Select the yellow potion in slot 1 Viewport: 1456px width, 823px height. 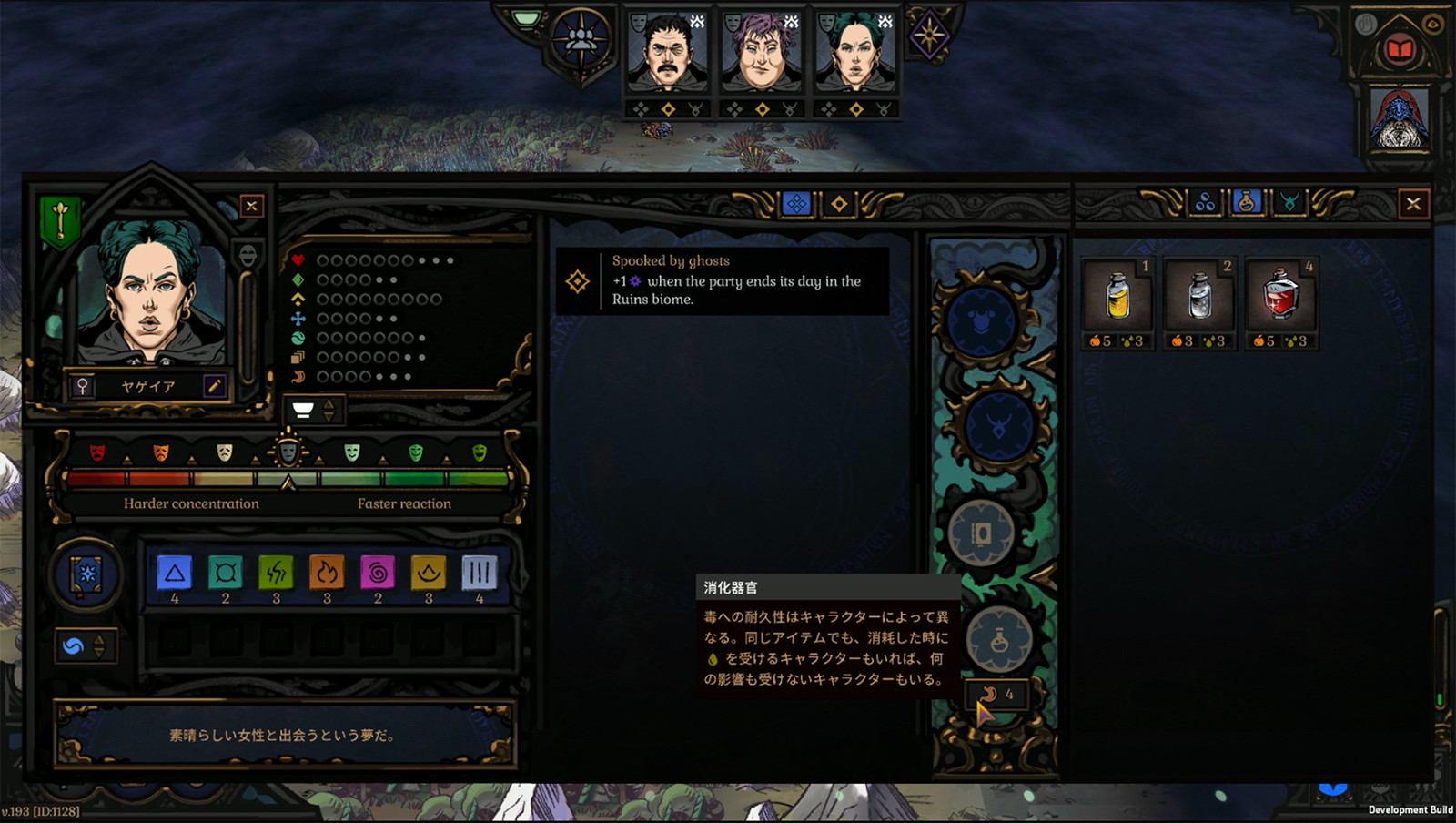[1117, 299]
